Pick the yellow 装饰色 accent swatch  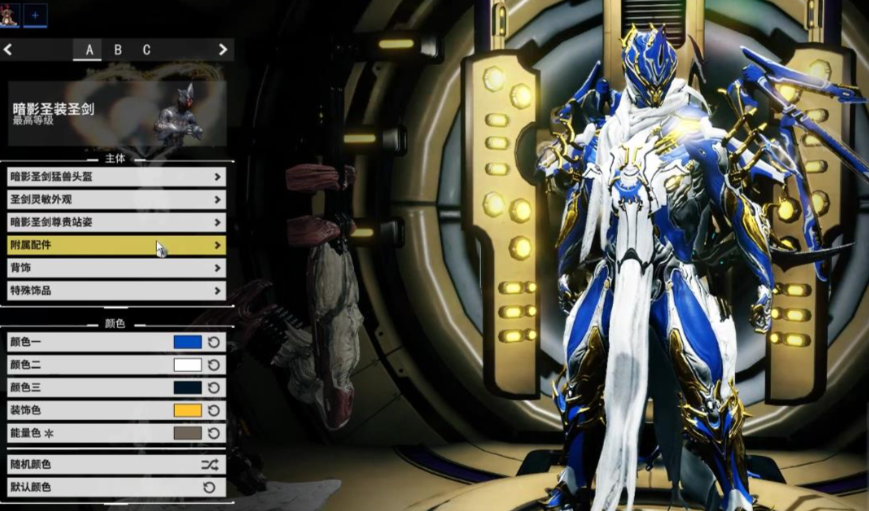click(188, 411)
